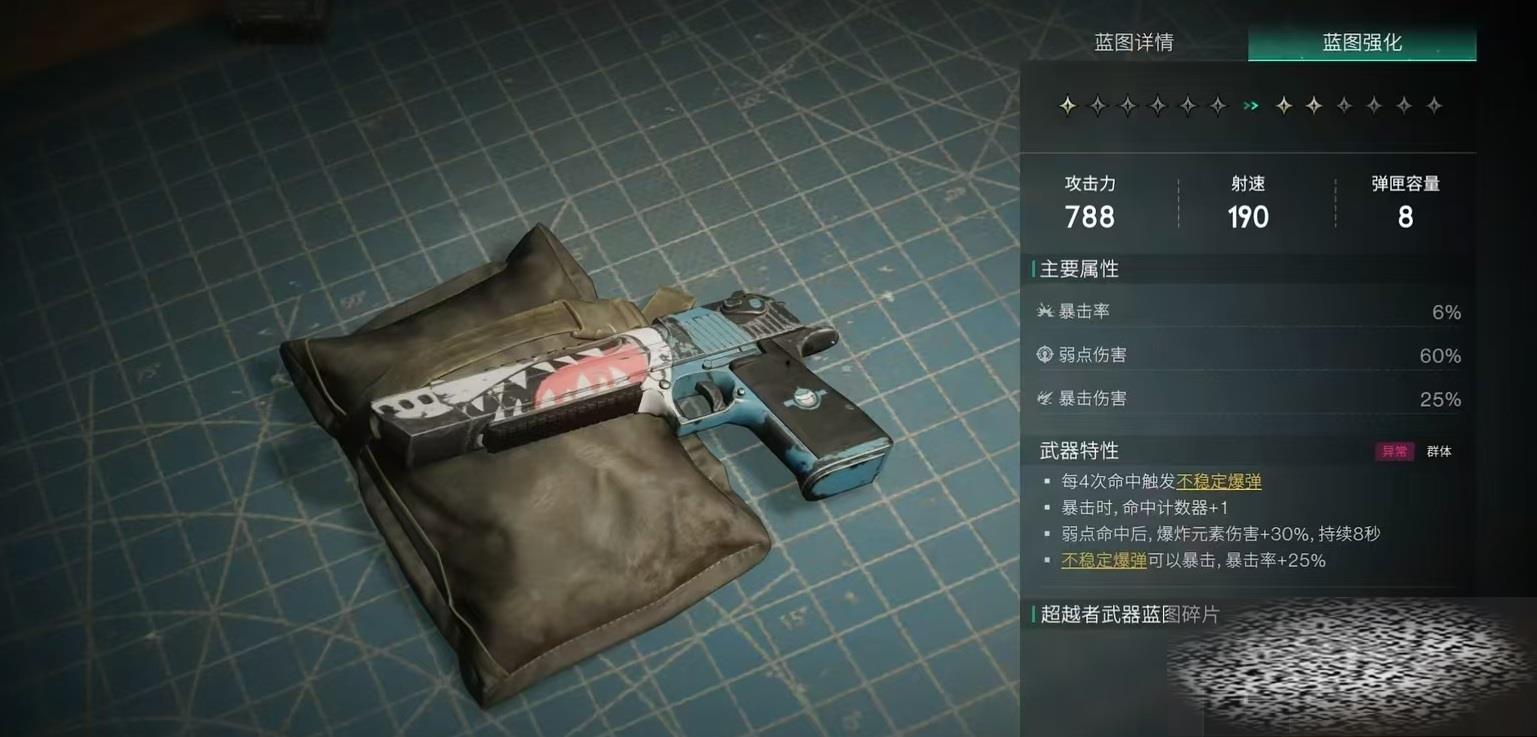Open the underlined 不稳定爆弹 link after 每4次命中触发

point(1218,482)
